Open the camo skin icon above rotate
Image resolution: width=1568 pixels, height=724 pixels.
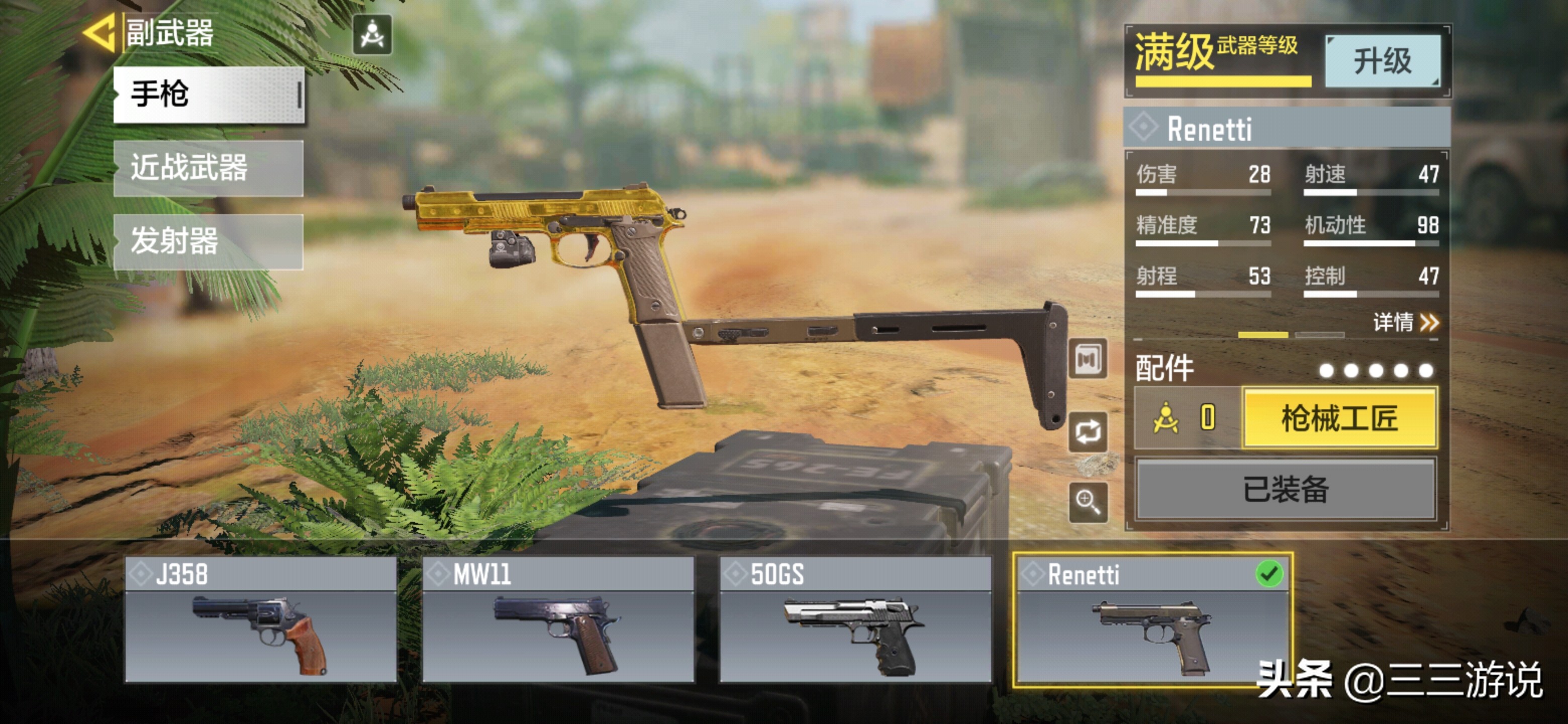[1088, 359]
